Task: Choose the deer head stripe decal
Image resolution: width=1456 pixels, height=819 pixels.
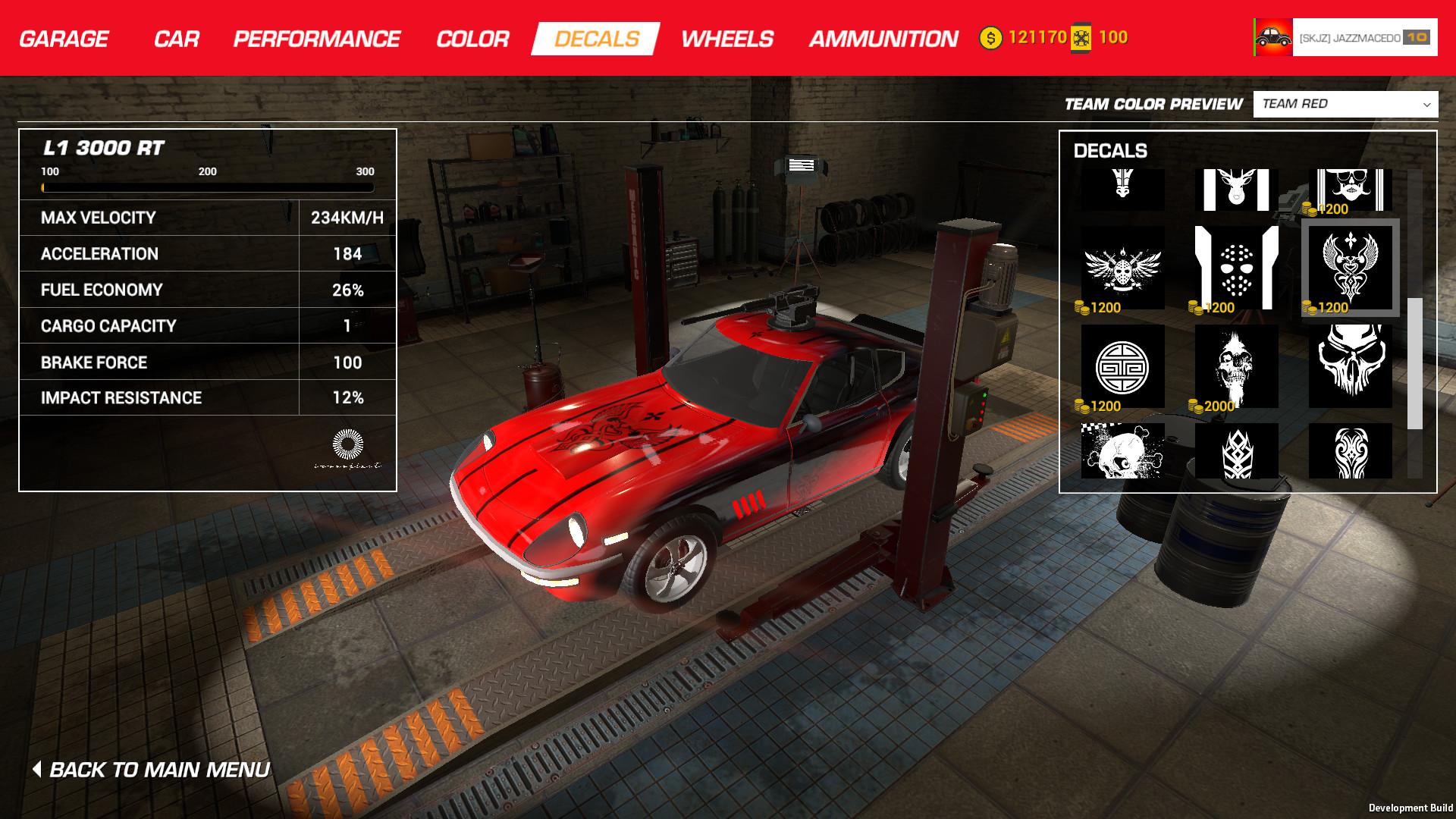Action: [1236, 190]
